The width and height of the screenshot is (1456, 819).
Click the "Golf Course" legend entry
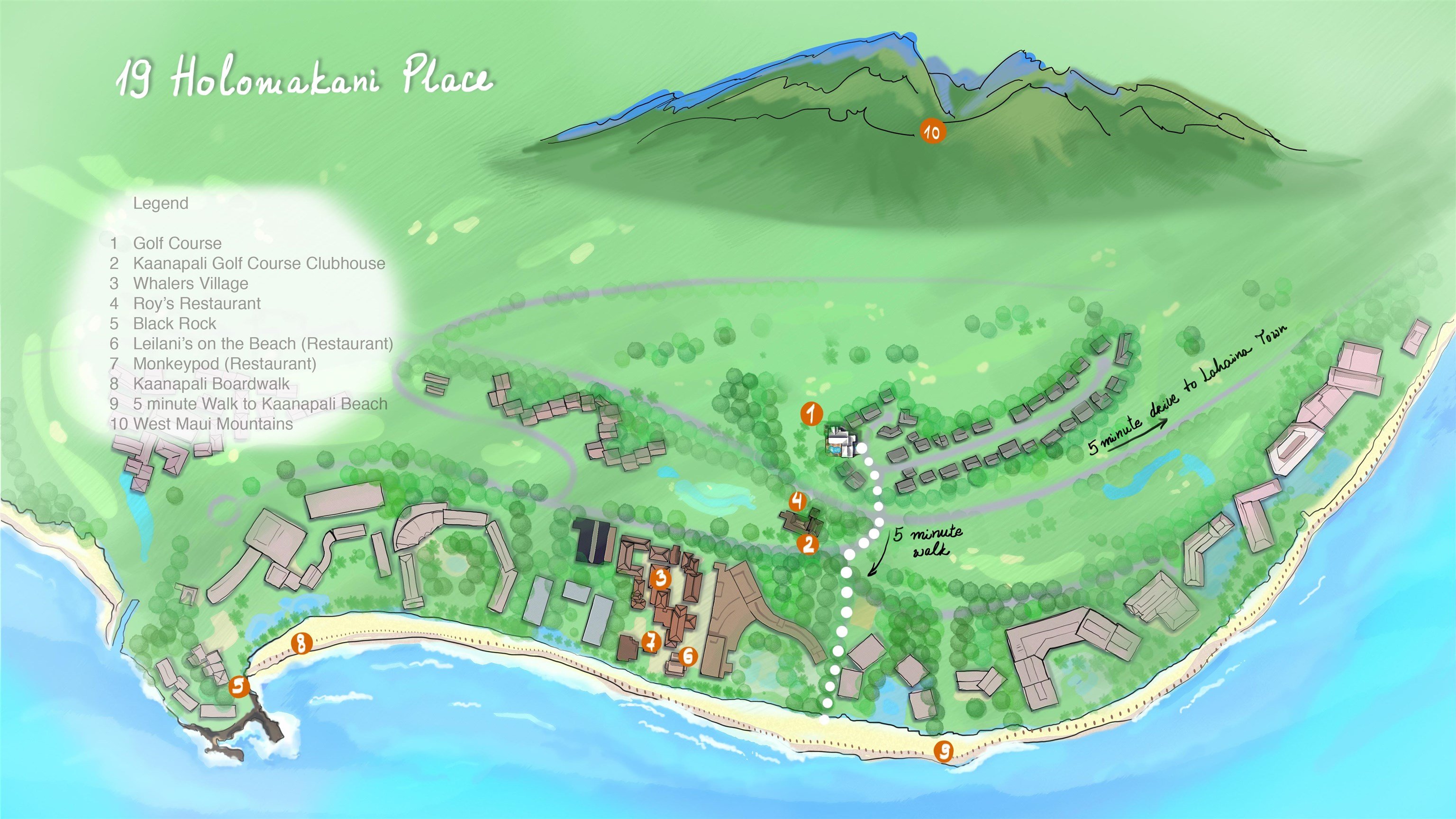coord(177,244)
